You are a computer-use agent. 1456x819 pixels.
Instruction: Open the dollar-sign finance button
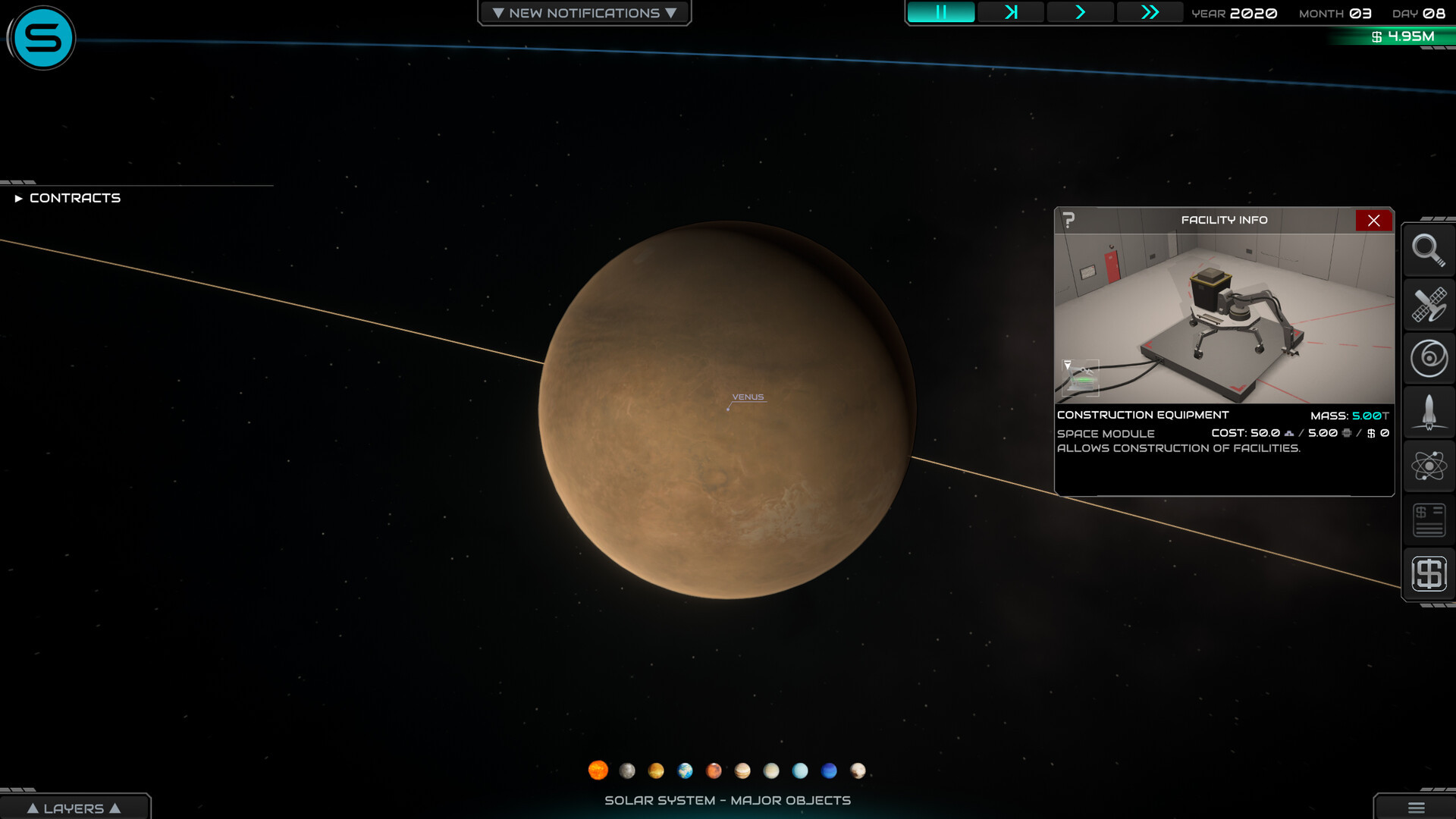point(1428,573)
